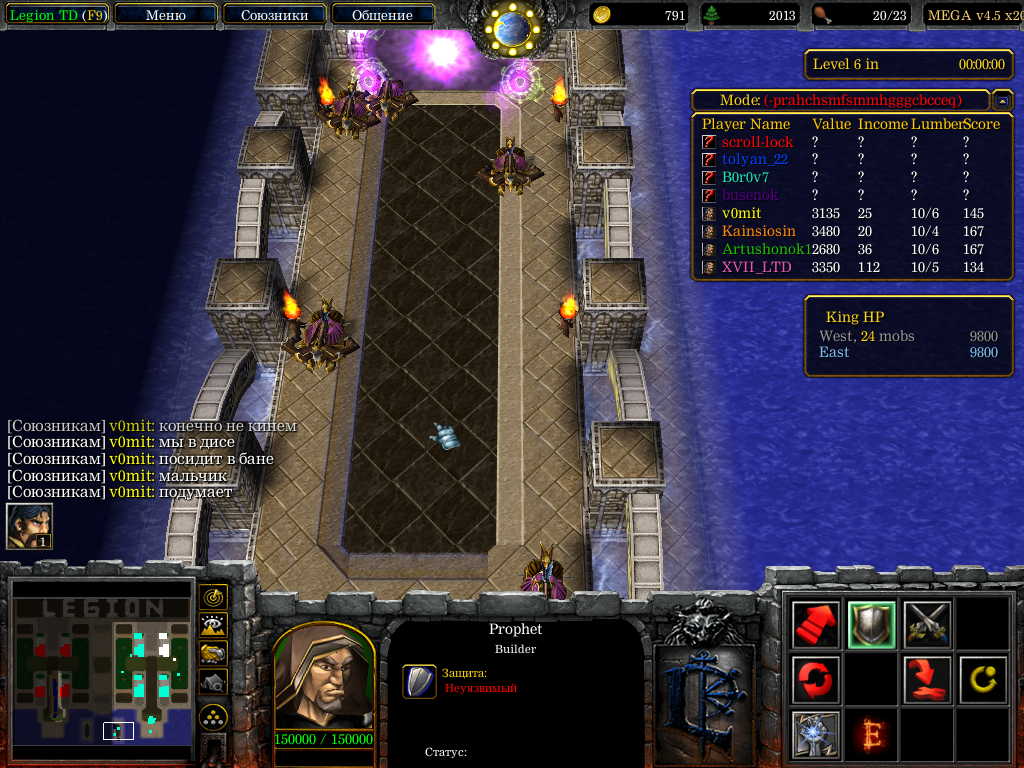Use the red striped arrow command
This screenshot has height=768, width=1024.
pos(816,625)
